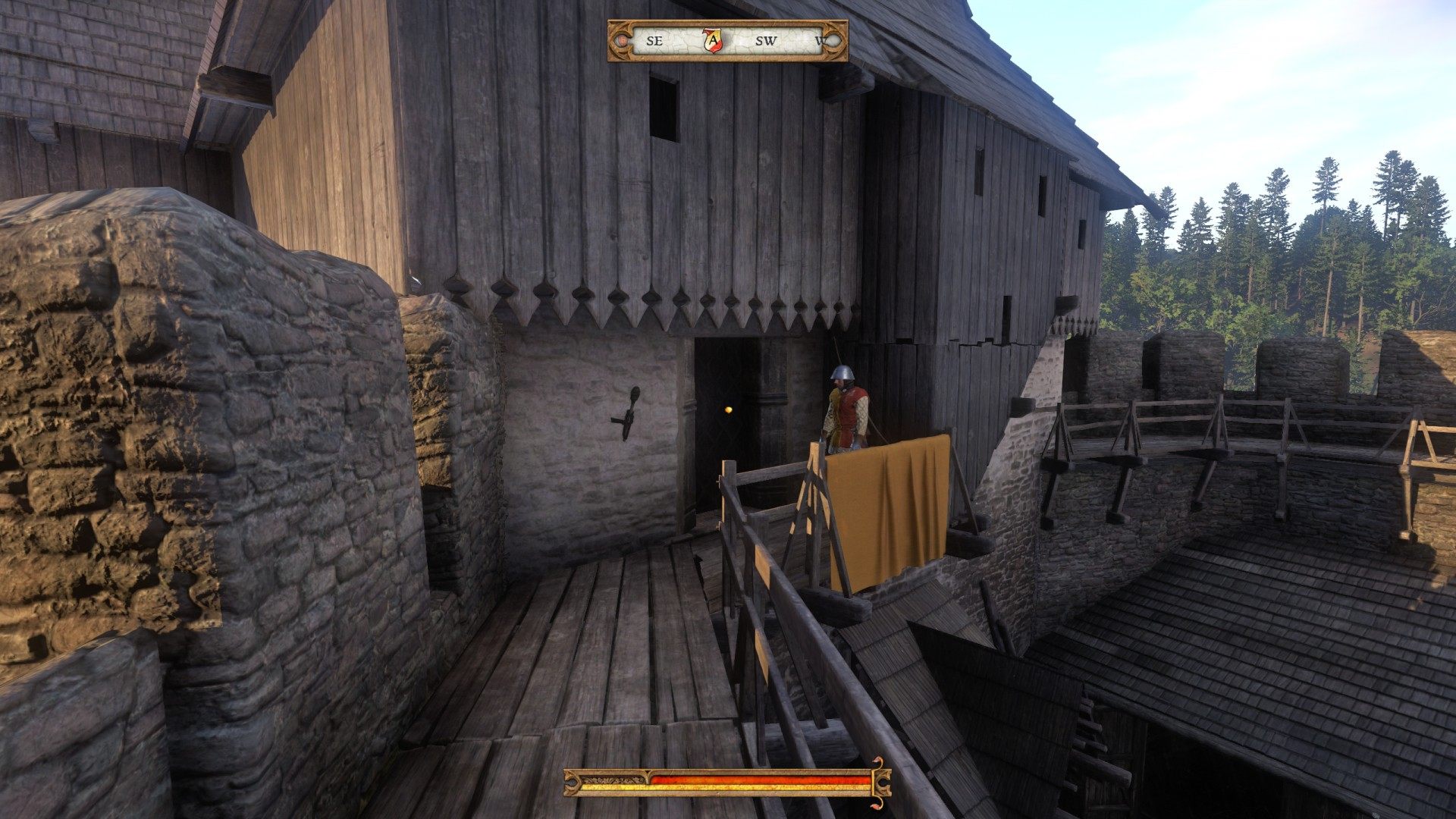Click the left circular stud on compass frame
1456x819 pixels.
tap(620, 41)
